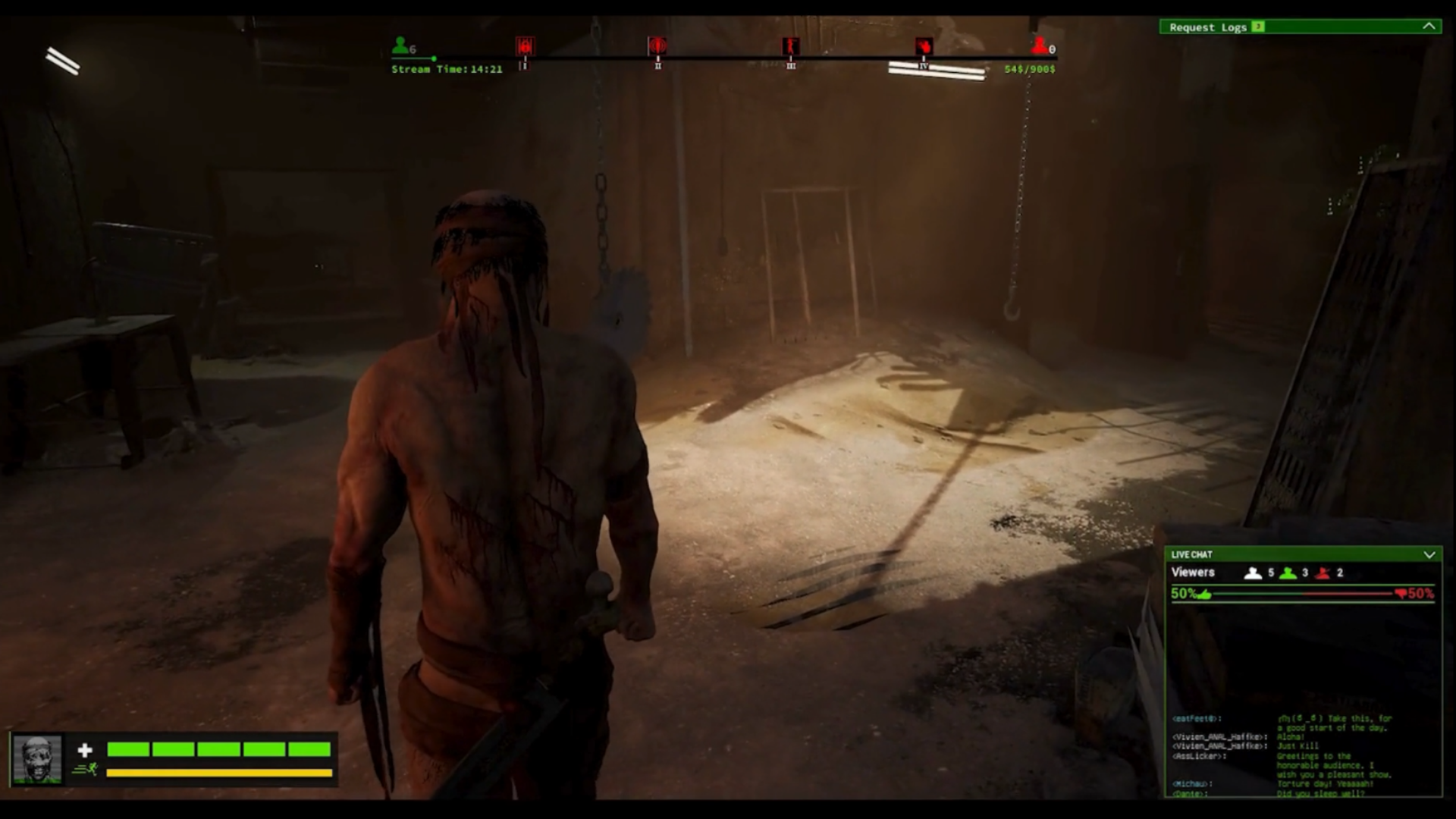Click the green viewer icon showing 6

click(x=400, y=45)
